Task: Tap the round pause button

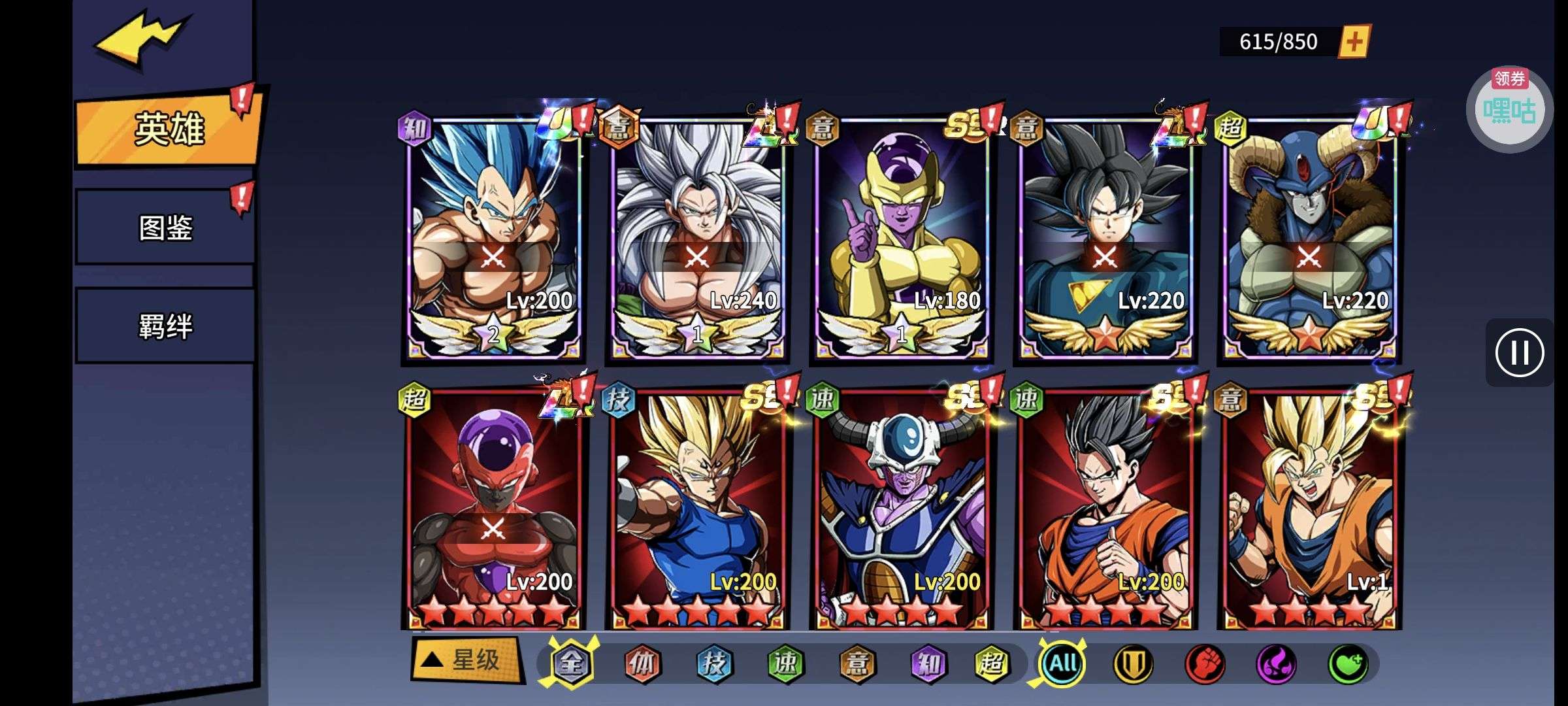Action: point(1519,353)
